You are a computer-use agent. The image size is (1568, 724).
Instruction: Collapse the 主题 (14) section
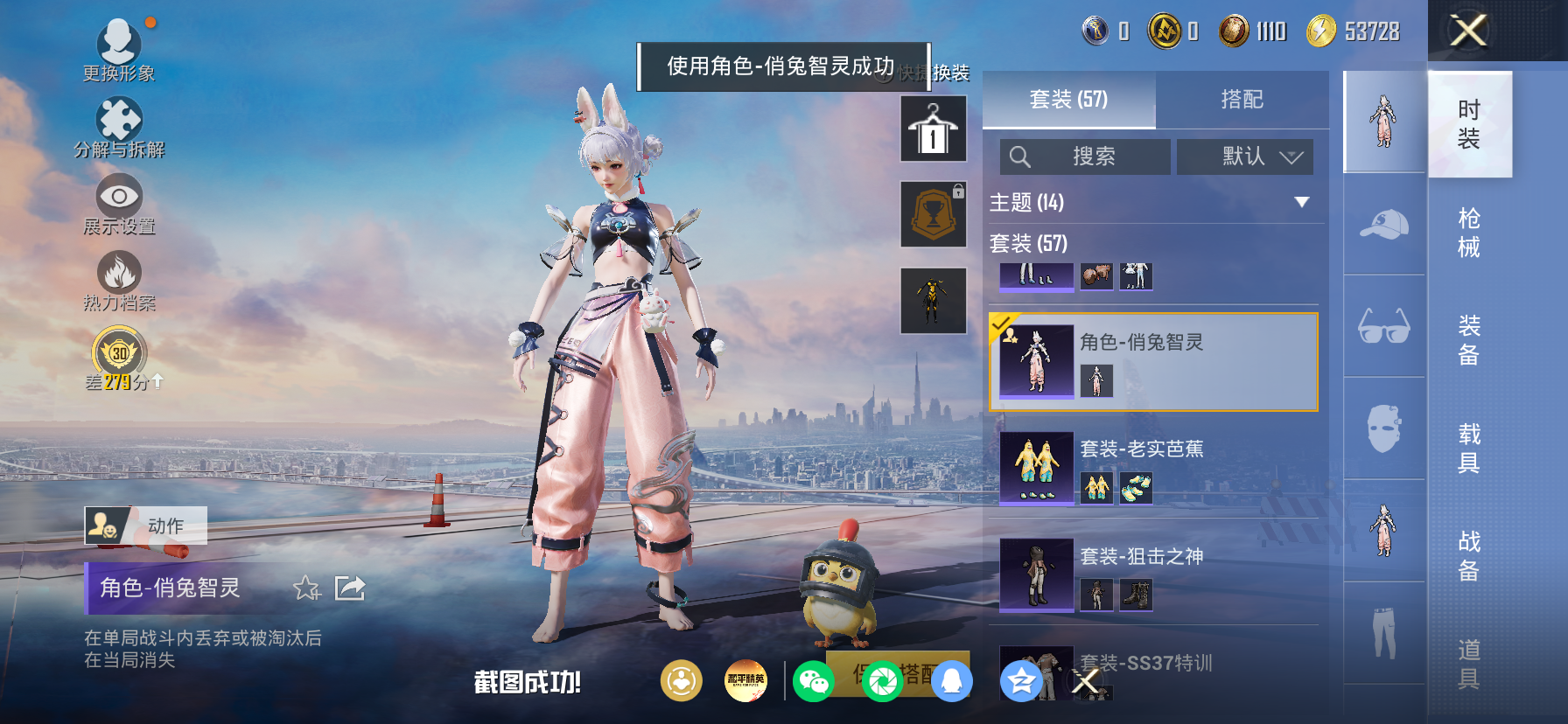1303,202
